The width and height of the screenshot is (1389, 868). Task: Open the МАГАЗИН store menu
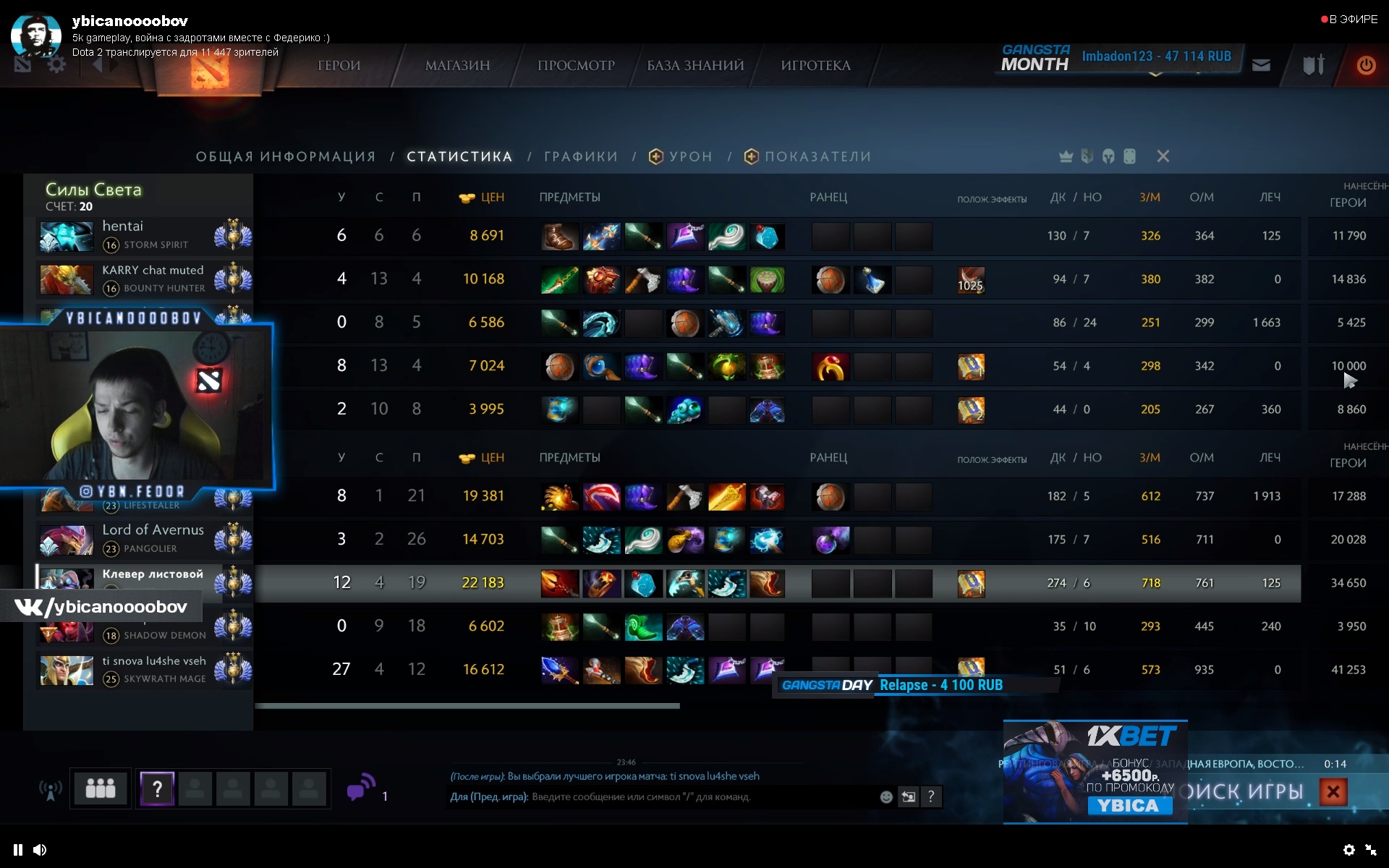(x=457, y=66)
